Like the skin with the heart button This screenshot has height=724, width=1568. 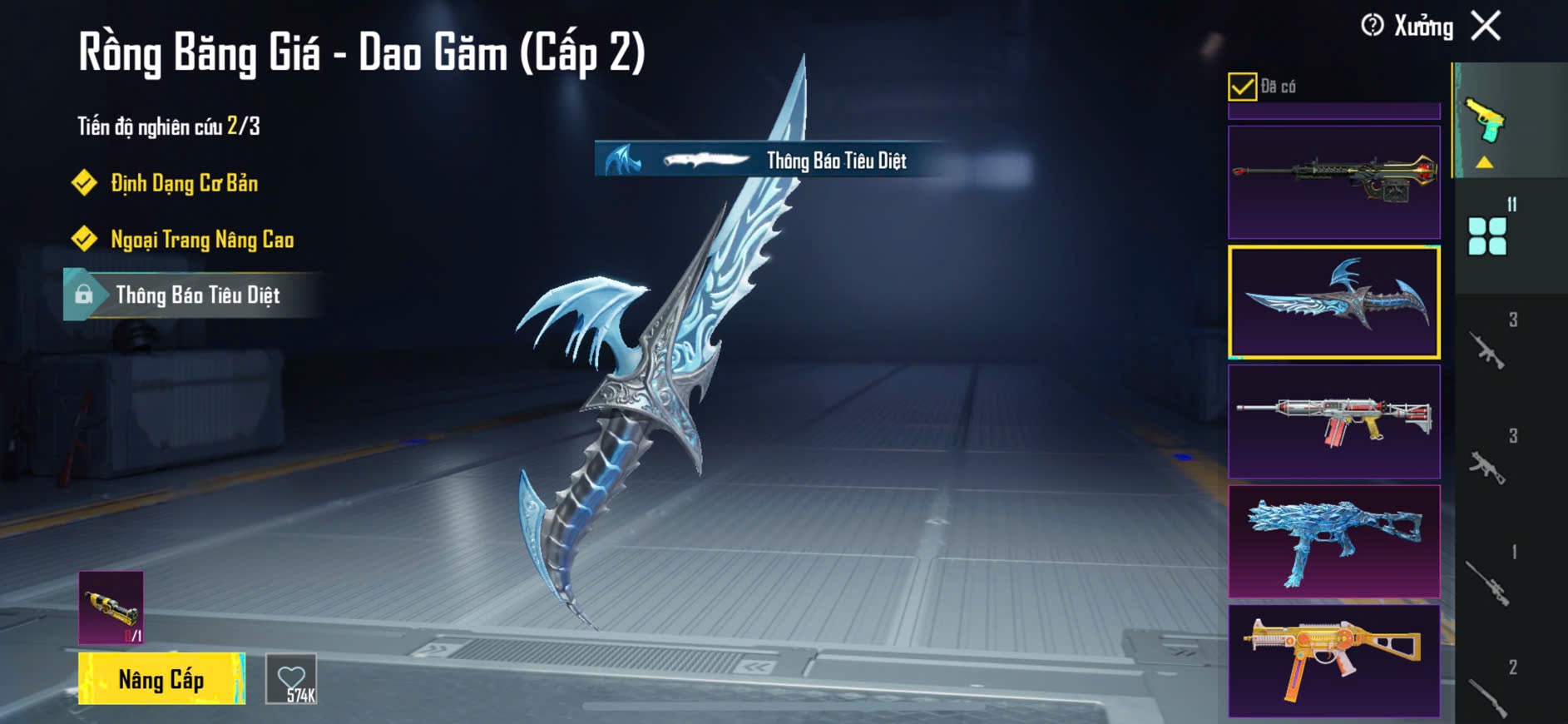(291, 679)
